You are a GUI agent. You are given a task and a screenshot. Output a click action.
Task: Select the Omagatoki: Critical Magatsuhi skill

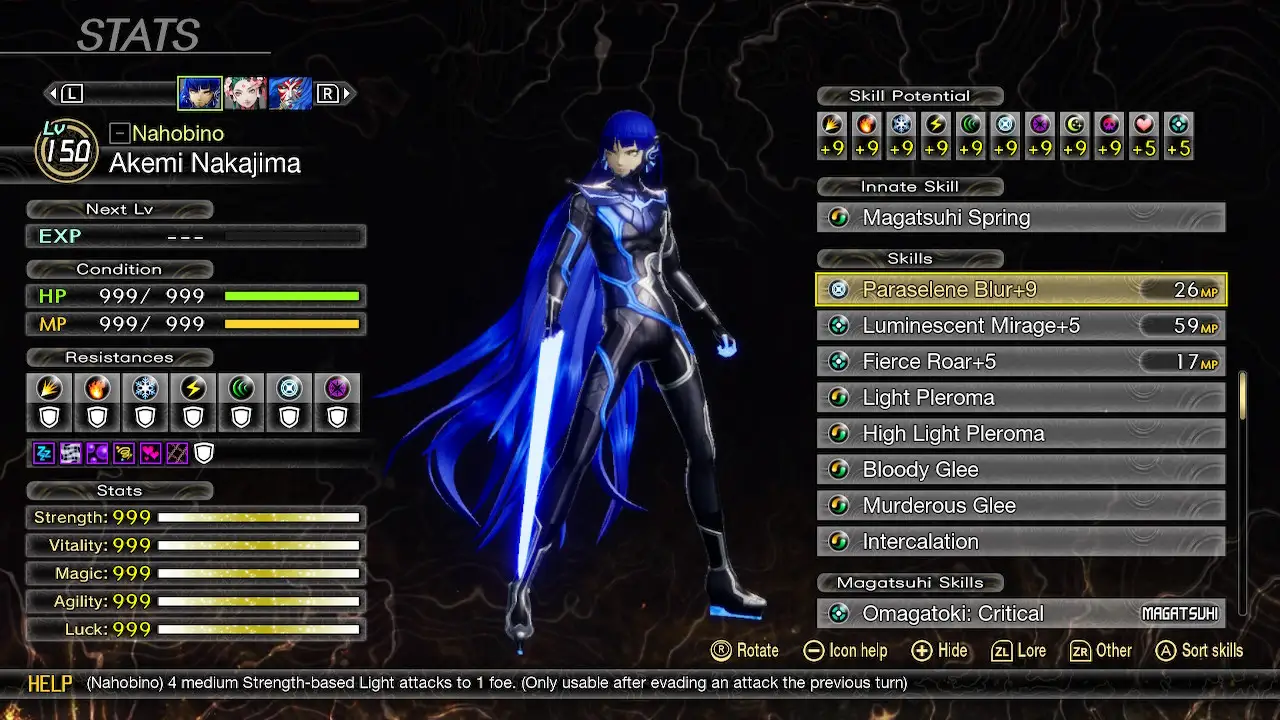pos(1020,614)
